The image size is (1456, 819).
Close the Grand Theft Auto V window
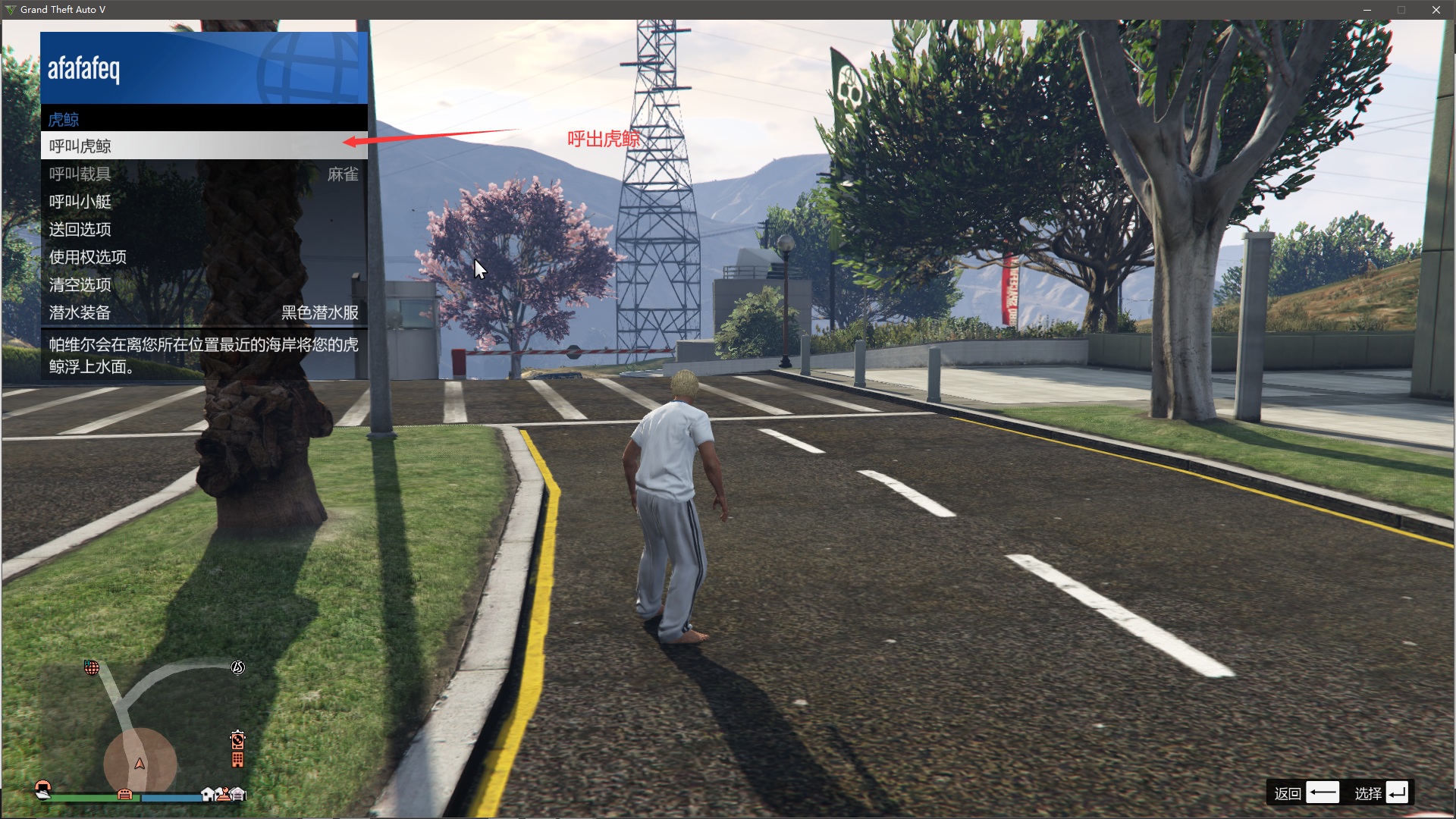[x=1436, y=10]
